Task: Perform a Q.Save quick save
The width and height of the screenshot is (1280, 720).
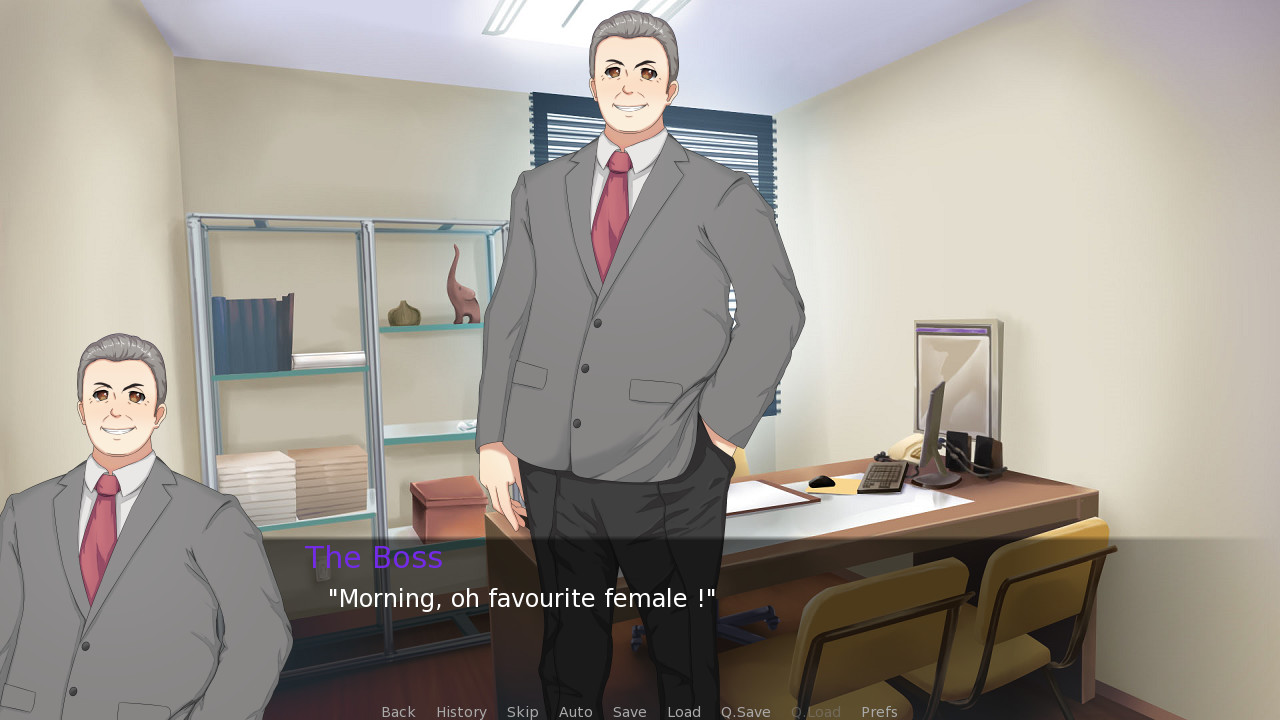Action: (x=745, y=711)
